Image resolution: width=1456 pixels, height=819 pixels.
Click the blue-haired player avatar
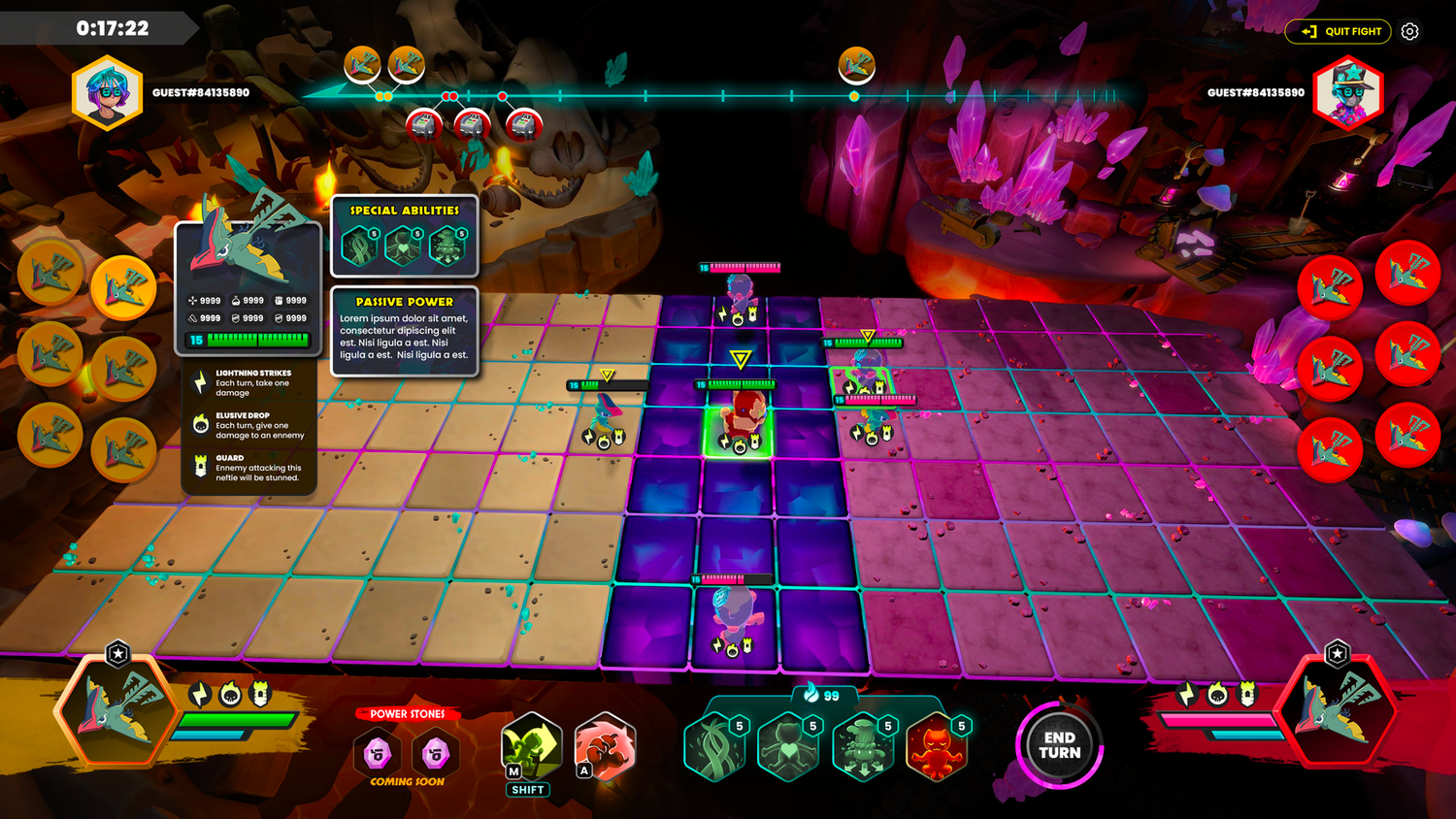point(107,93)
